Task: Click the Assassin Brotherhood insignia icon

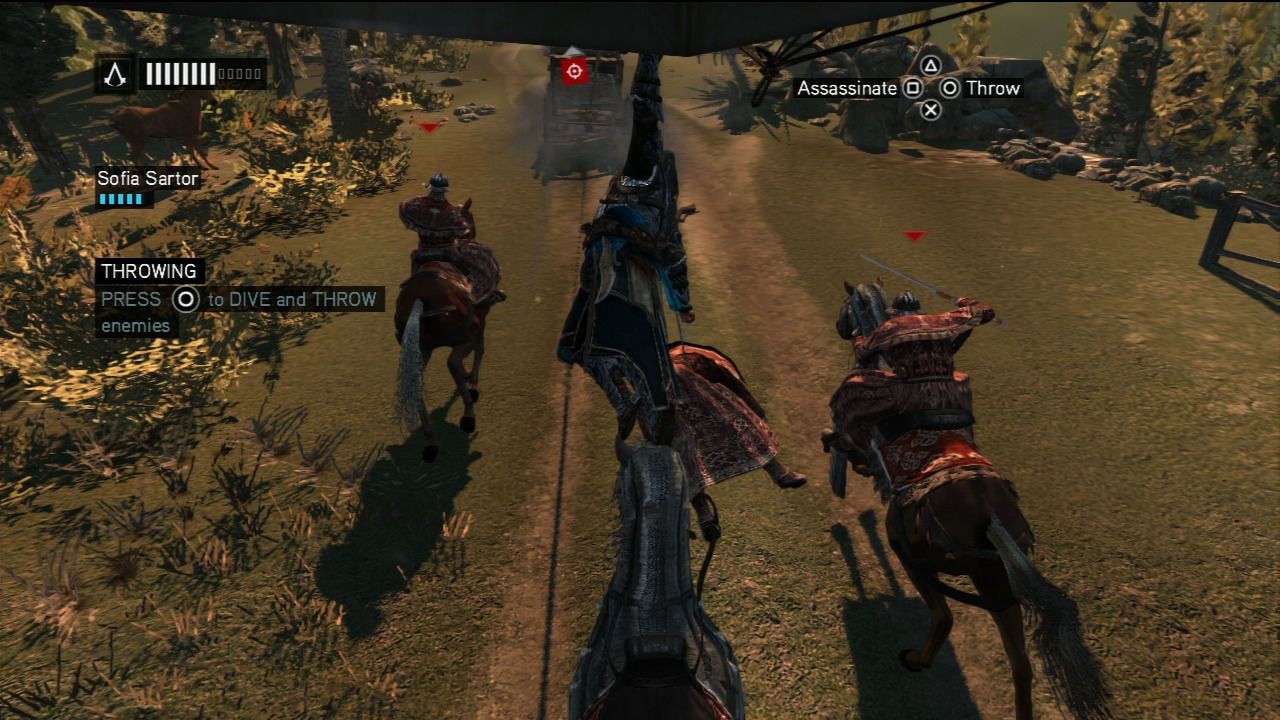Action: [x=116, y=73]
